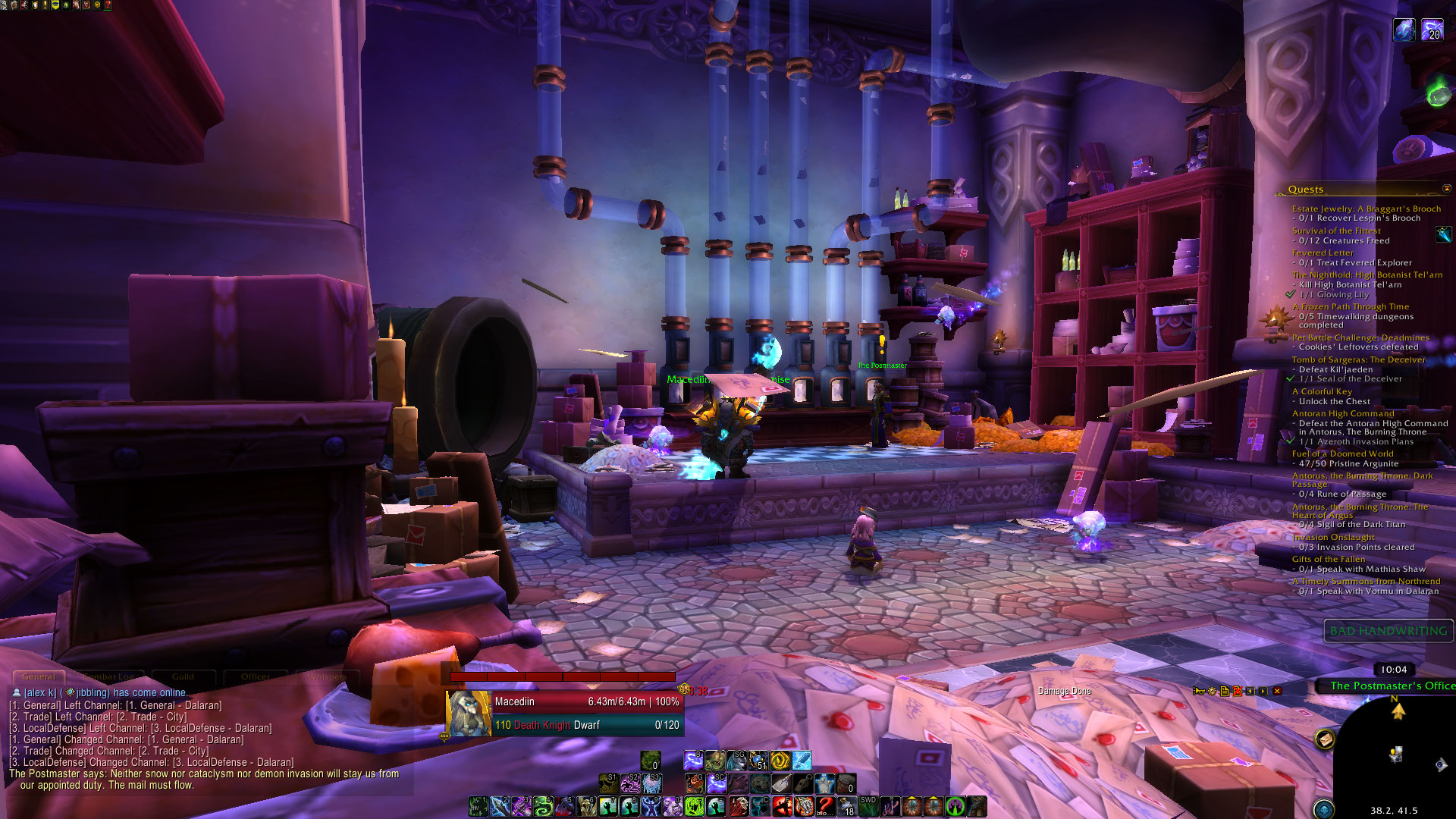Close the damage meter with red X
Screen dimensions: 1456x819
[1277, 691]
